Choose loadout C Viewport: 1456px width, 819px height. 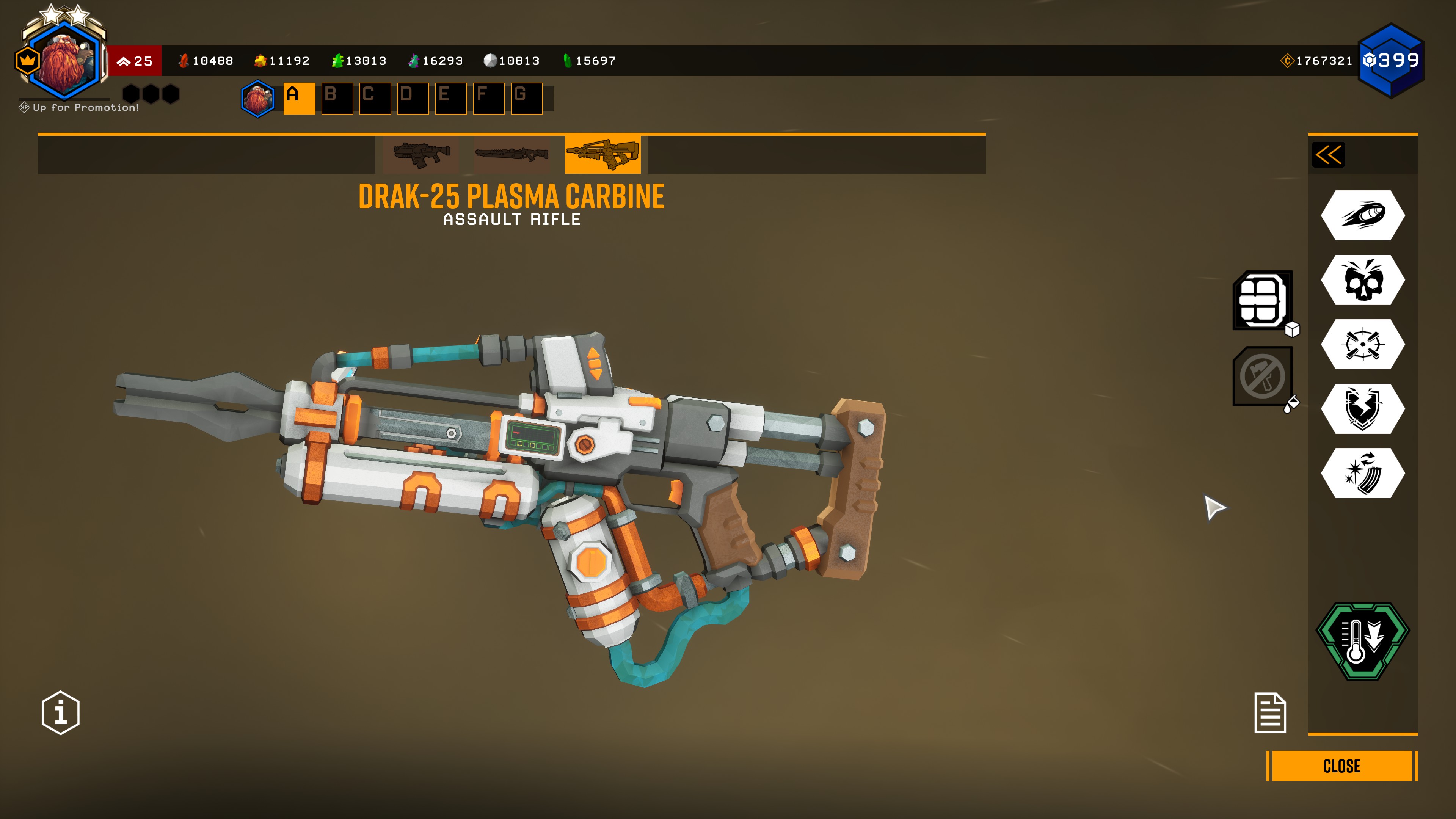(x=375, y=98)
